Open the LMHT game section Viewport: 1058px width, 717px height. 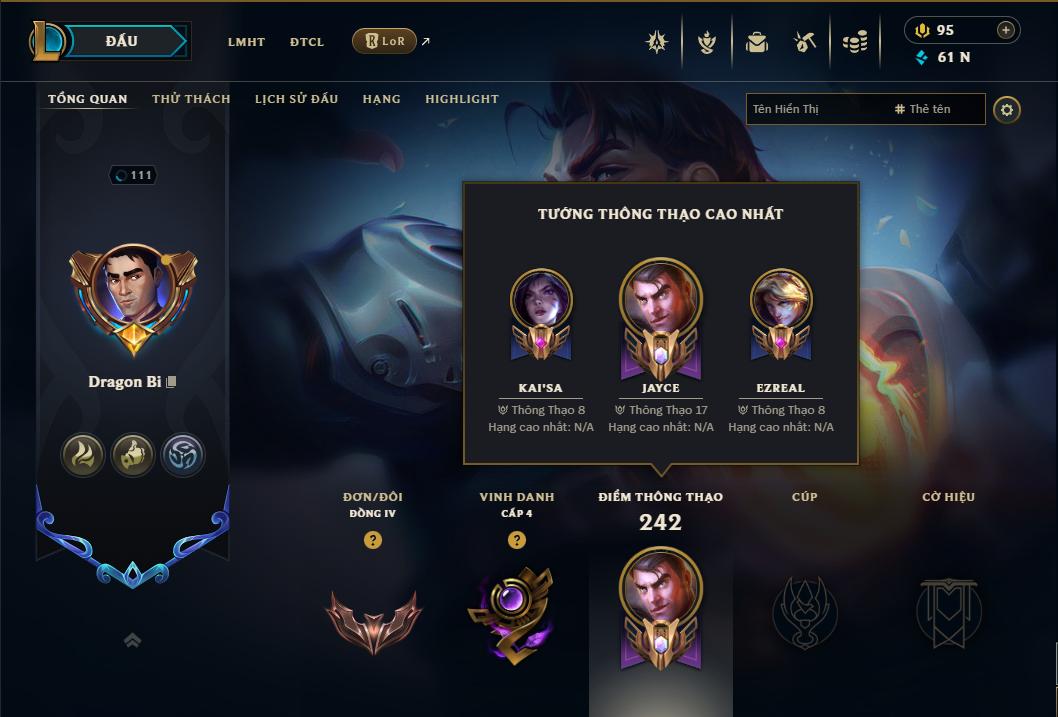(246, 42)
